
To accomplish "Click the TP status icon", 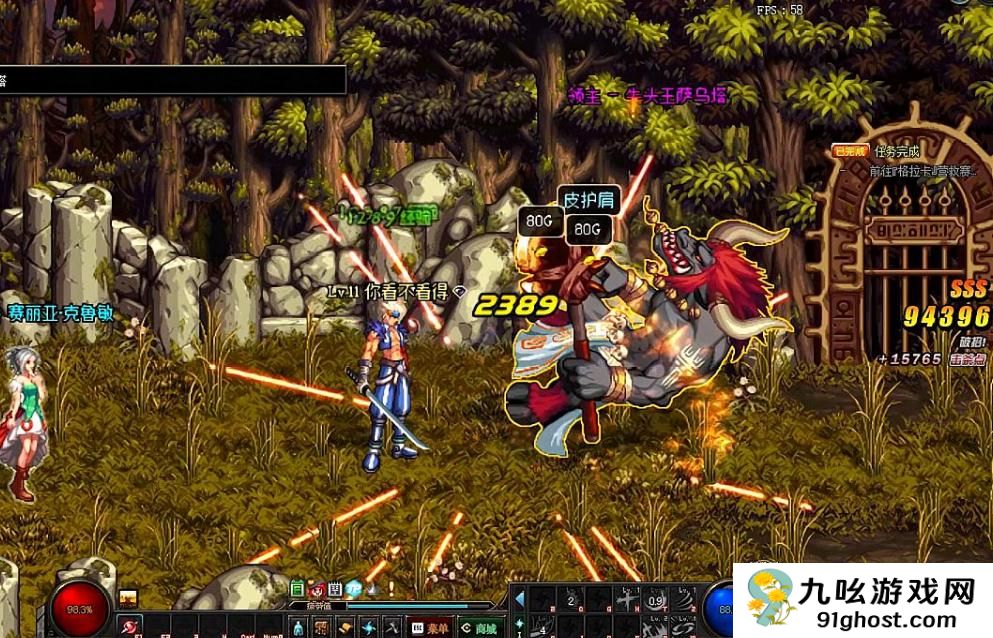I will tap(354, 588).
